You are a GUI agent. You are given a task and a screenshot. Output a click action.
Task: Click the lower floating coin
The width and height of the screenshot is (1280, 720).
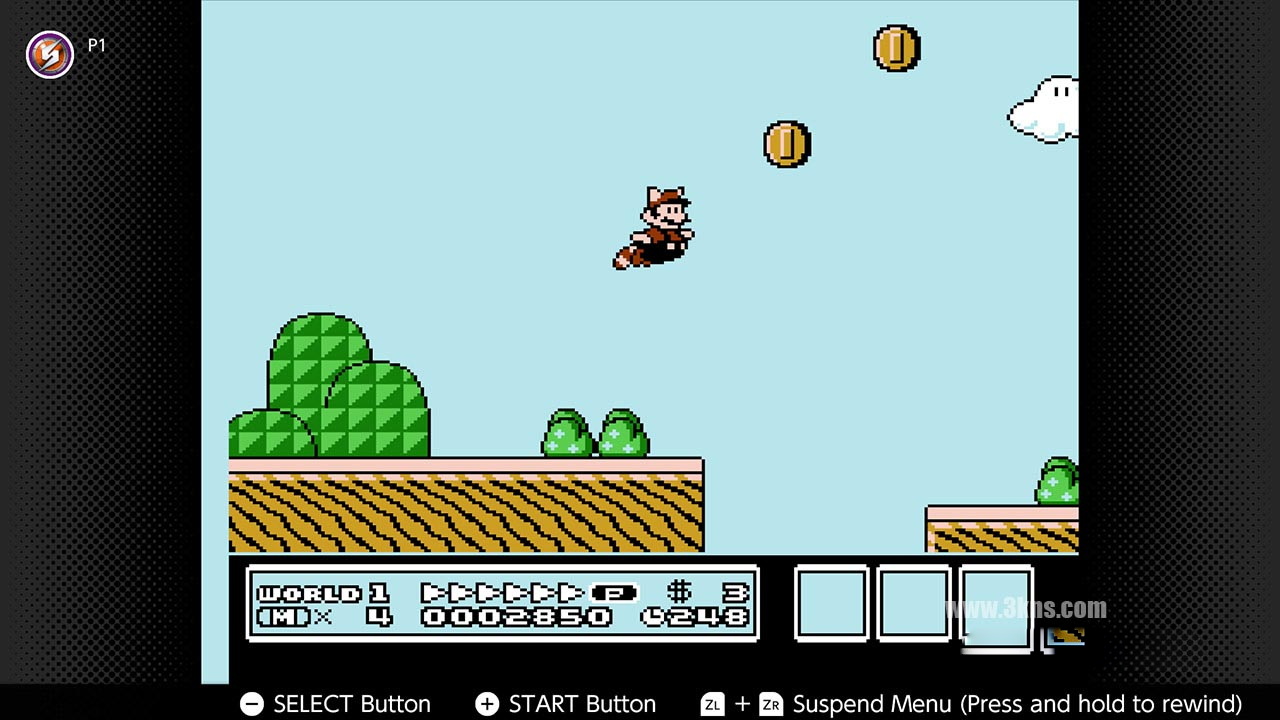(786, 143)
